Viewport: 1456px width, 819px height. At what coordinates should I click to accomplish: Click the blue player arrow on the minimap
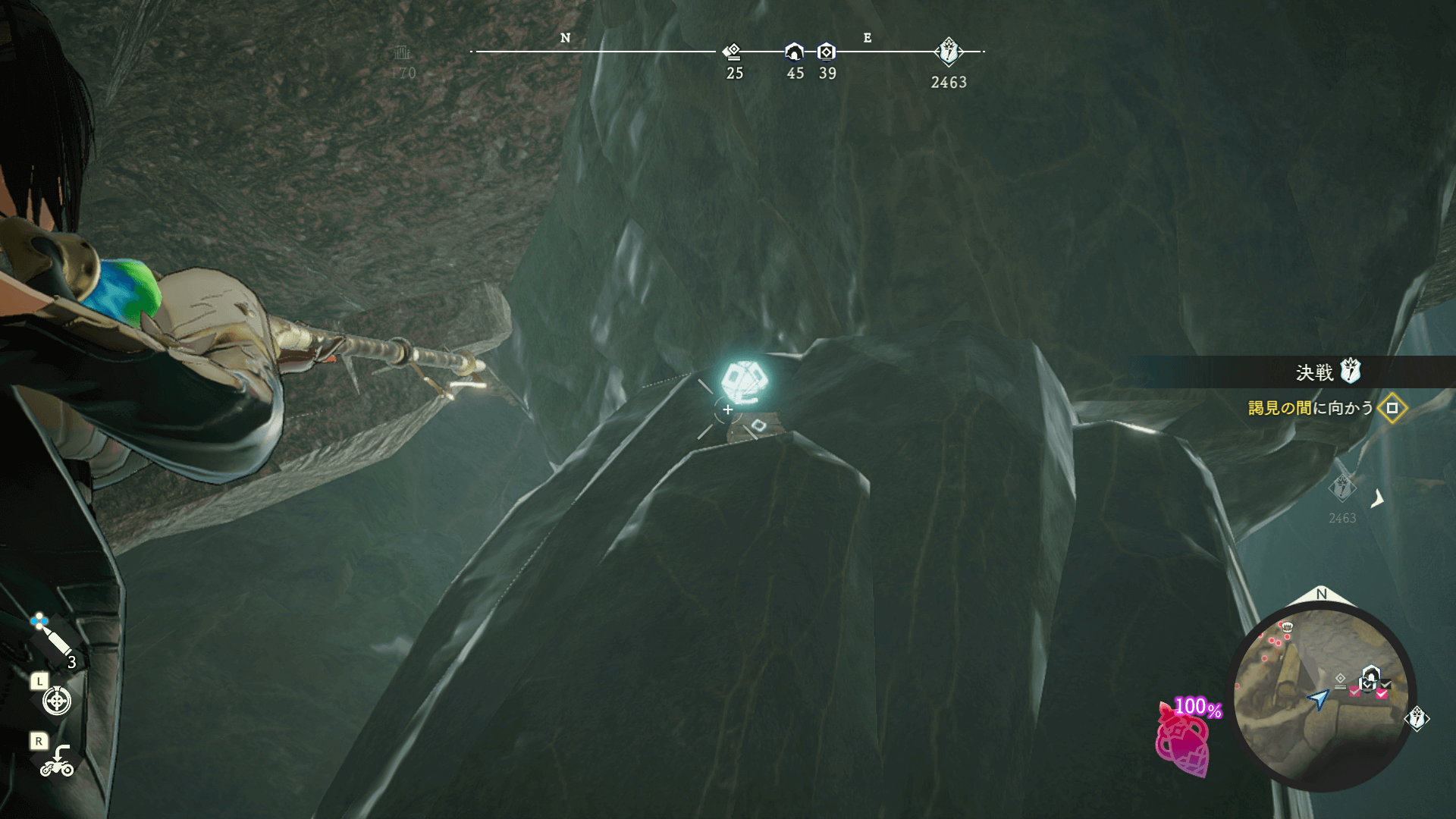tap(1319, 699)
